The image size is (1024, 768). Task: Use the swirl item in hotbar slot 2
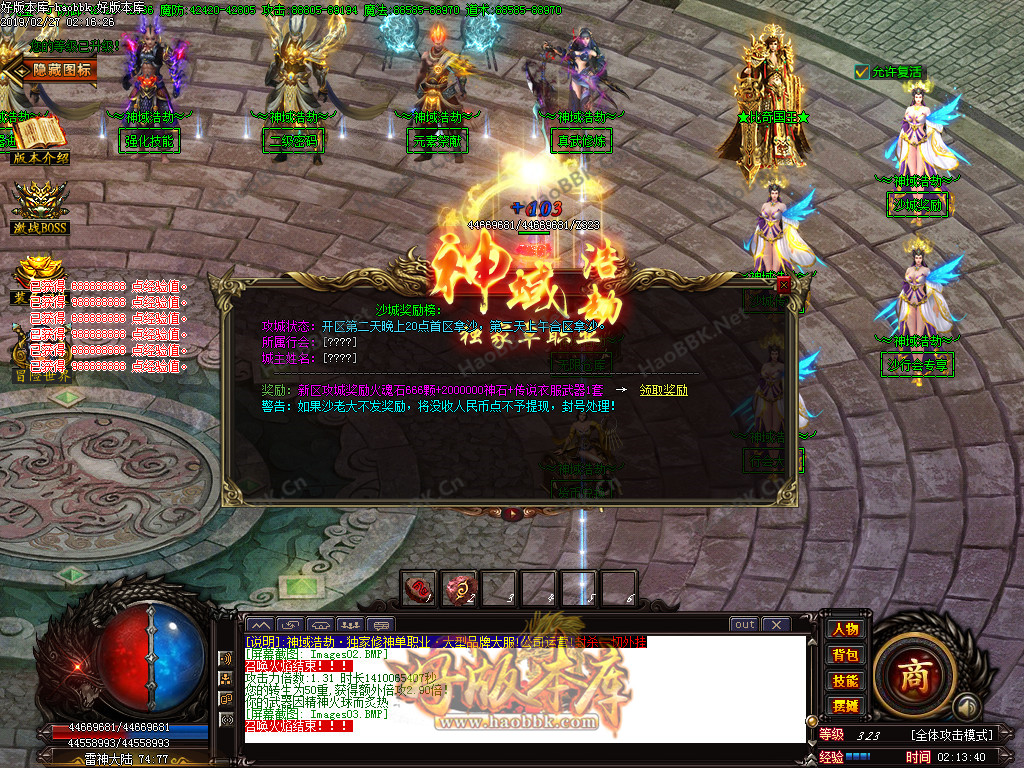click(x=459, y=587)
